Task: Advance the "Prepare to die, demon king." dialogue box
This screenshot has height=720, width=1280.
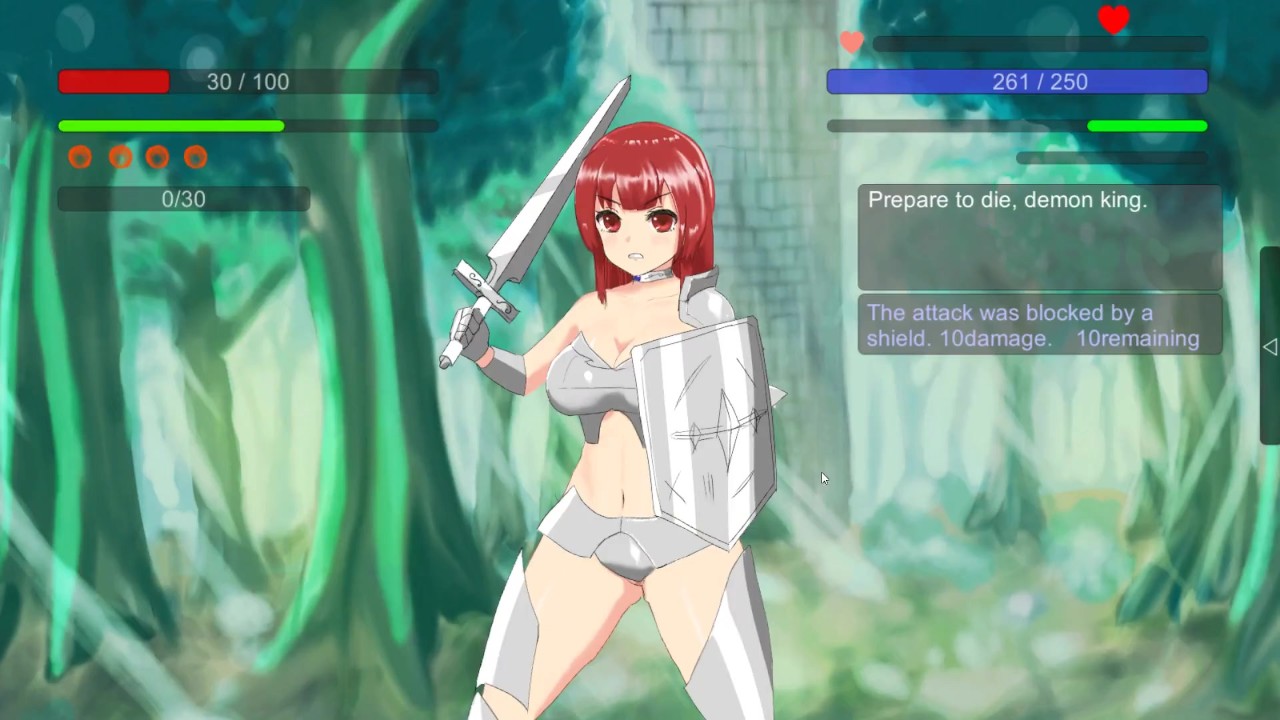Action: pos(1039,237)
